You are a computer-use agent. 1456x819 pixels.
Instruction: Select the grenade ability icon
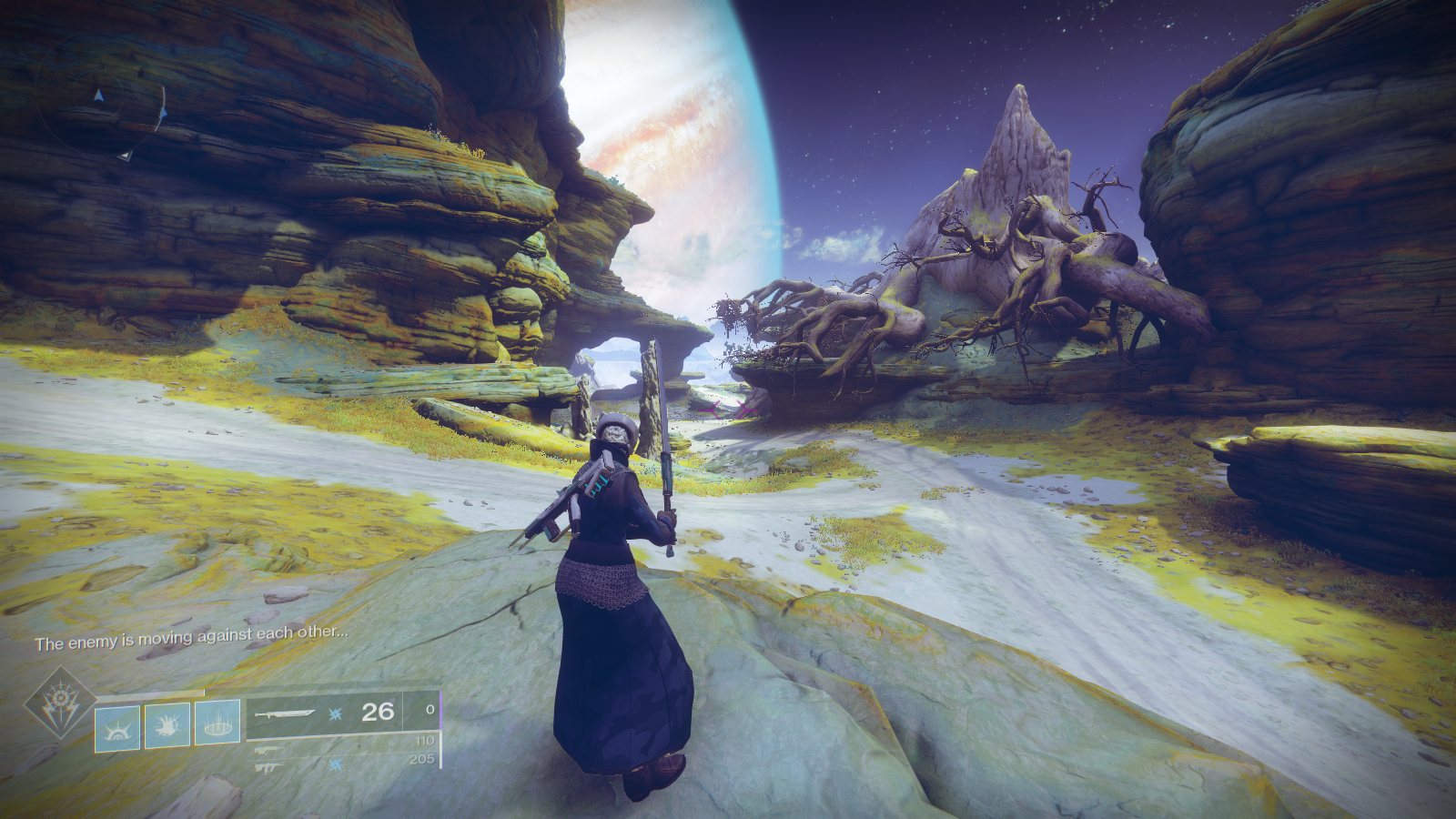coord(118,727)
